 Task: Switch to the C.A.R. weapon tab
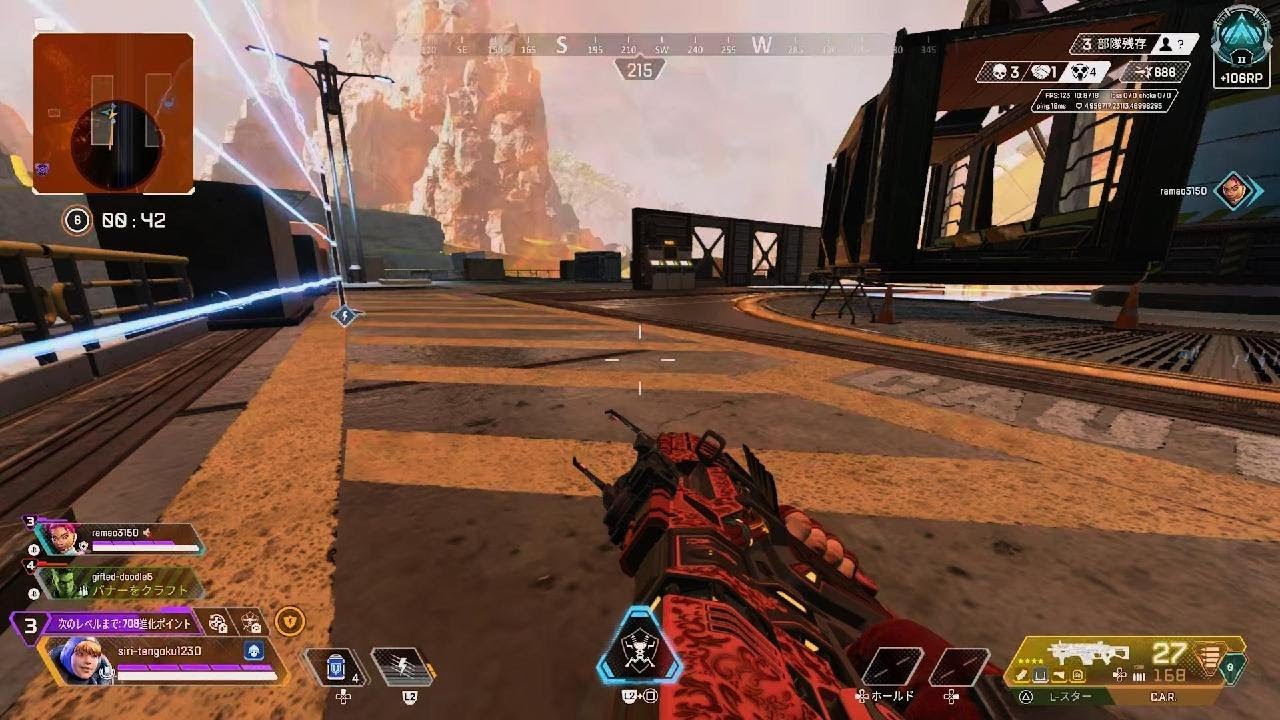point(1163,695)
